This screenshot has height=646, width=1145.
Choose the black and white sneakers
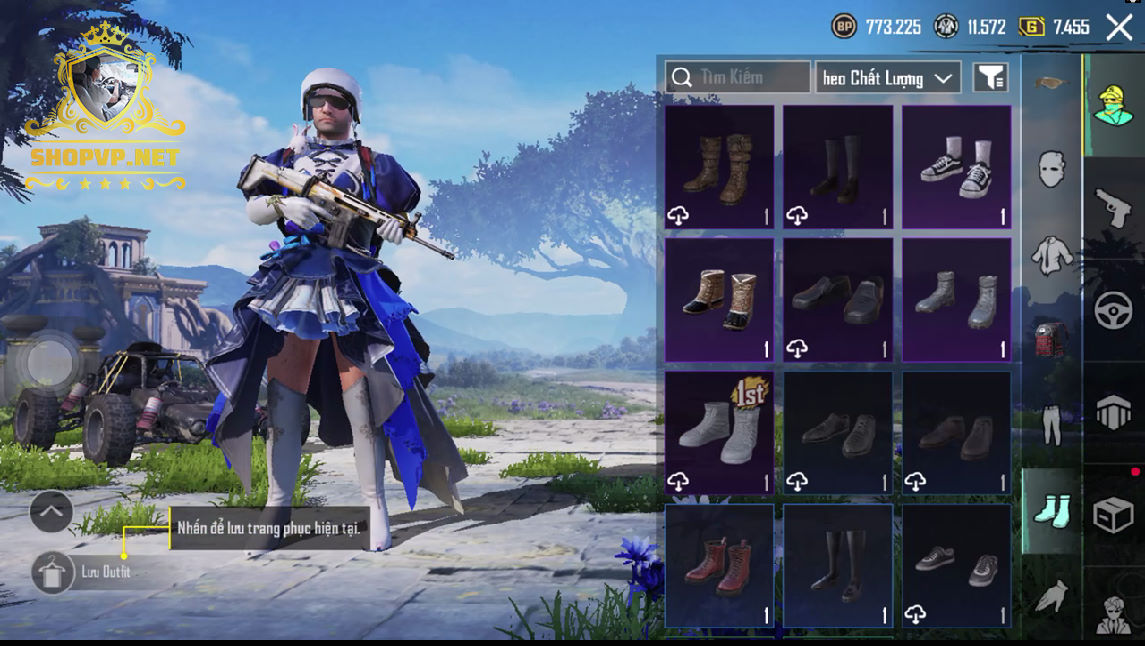point(956,167)
